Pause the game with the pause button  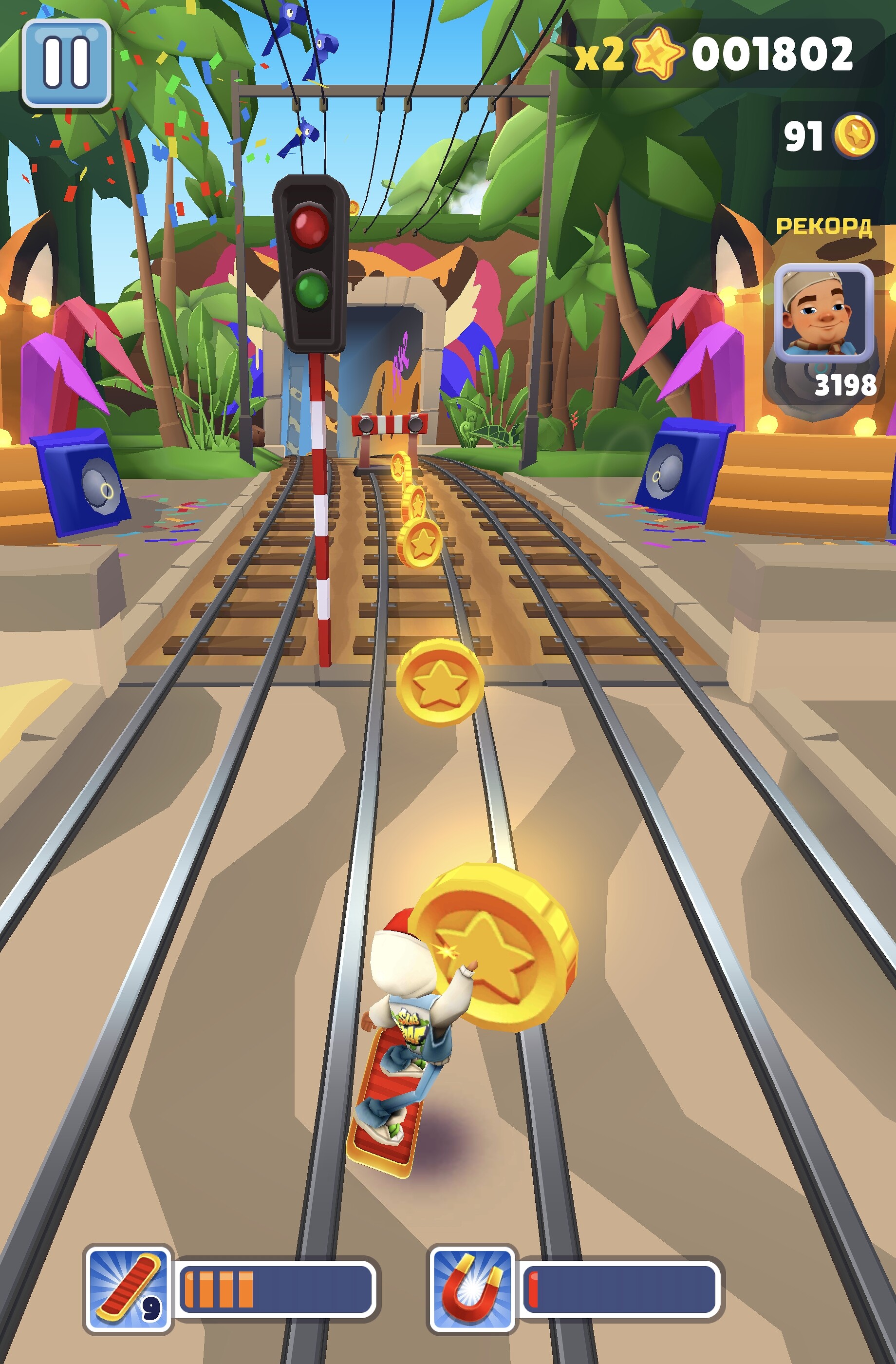coord(66,63)
